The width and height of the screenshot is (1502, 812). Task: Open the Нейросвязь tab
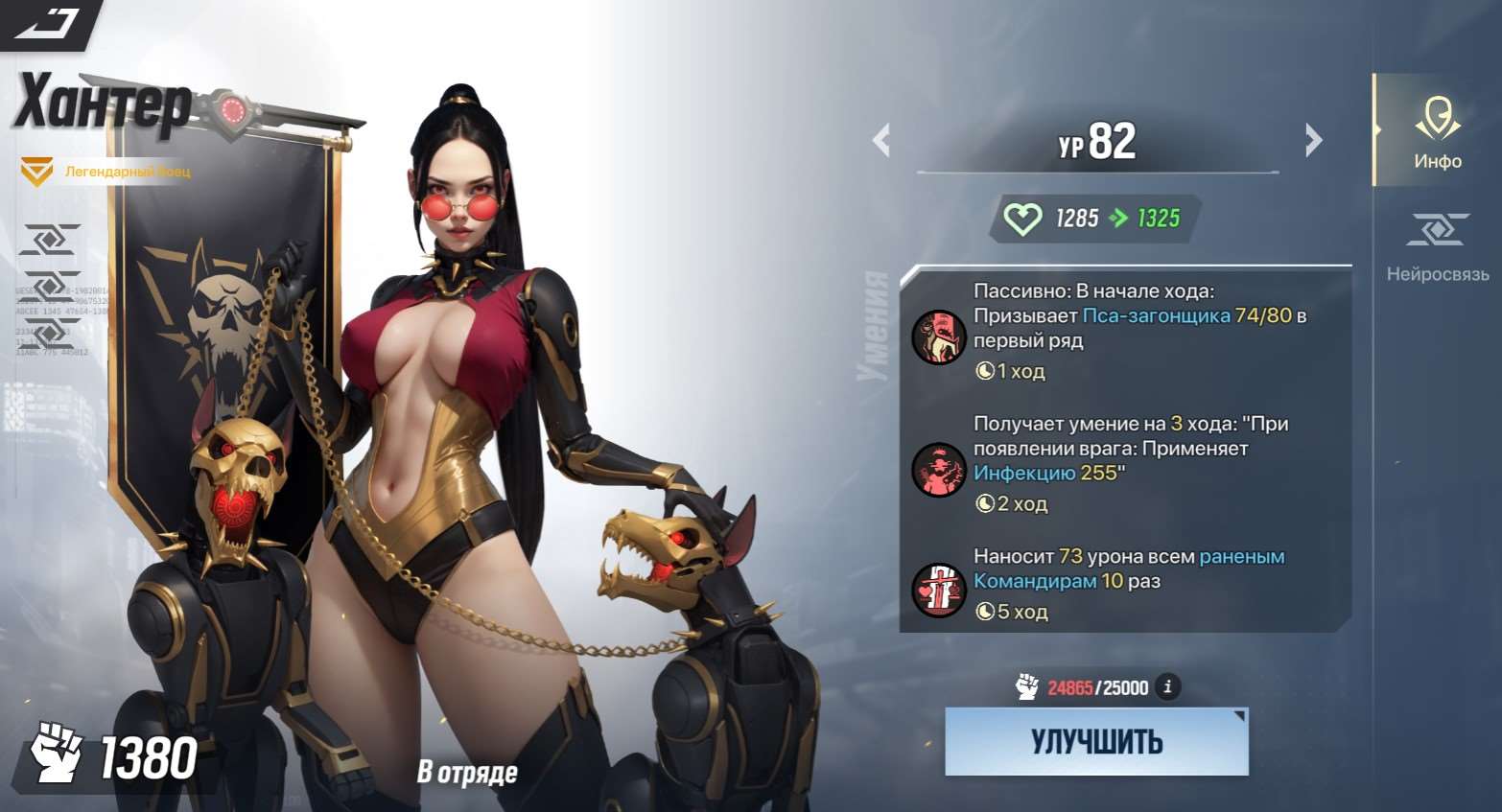click(1435, 249)
